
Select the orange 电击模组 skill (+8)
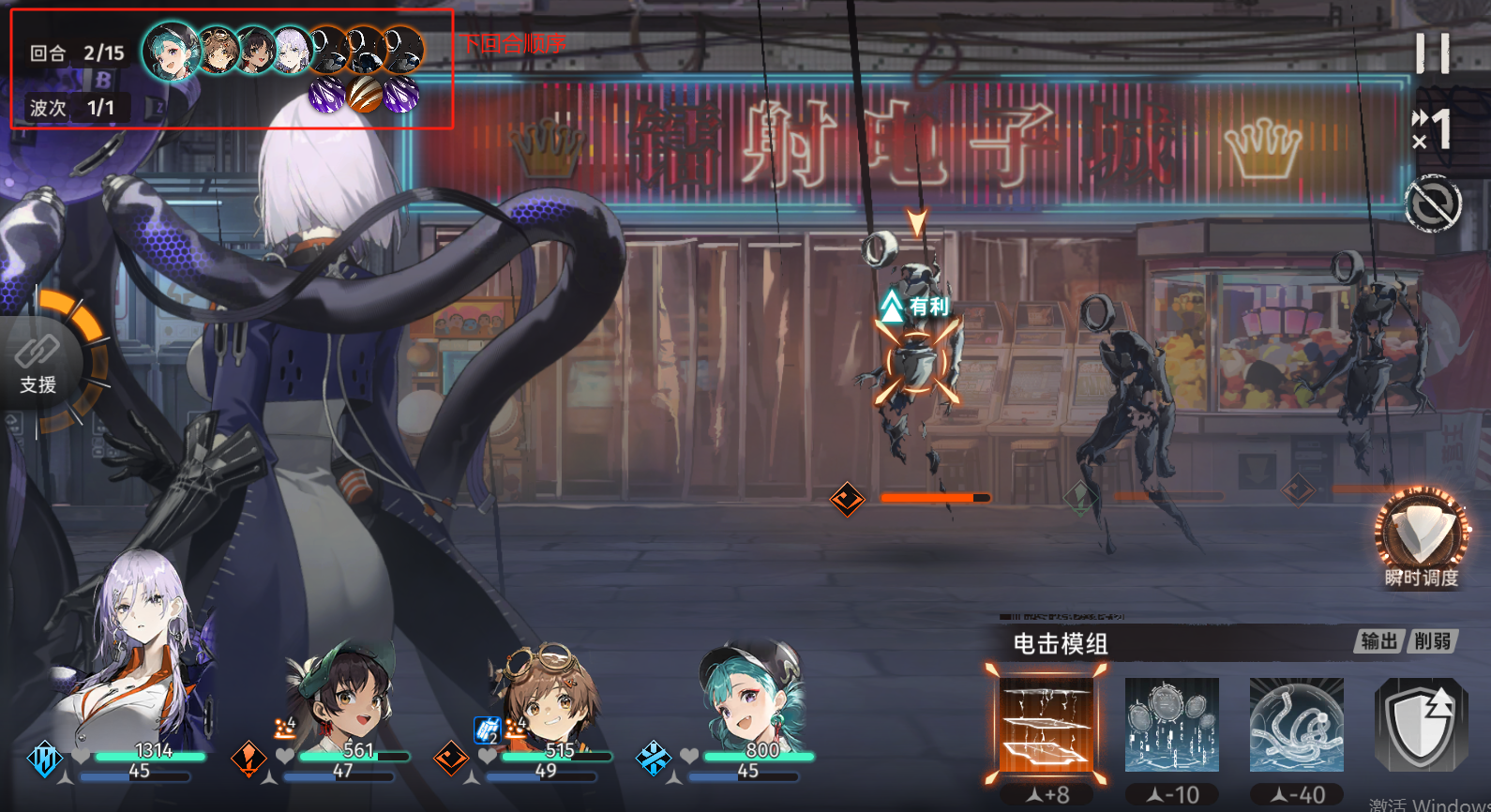(x=1047, y=724)
